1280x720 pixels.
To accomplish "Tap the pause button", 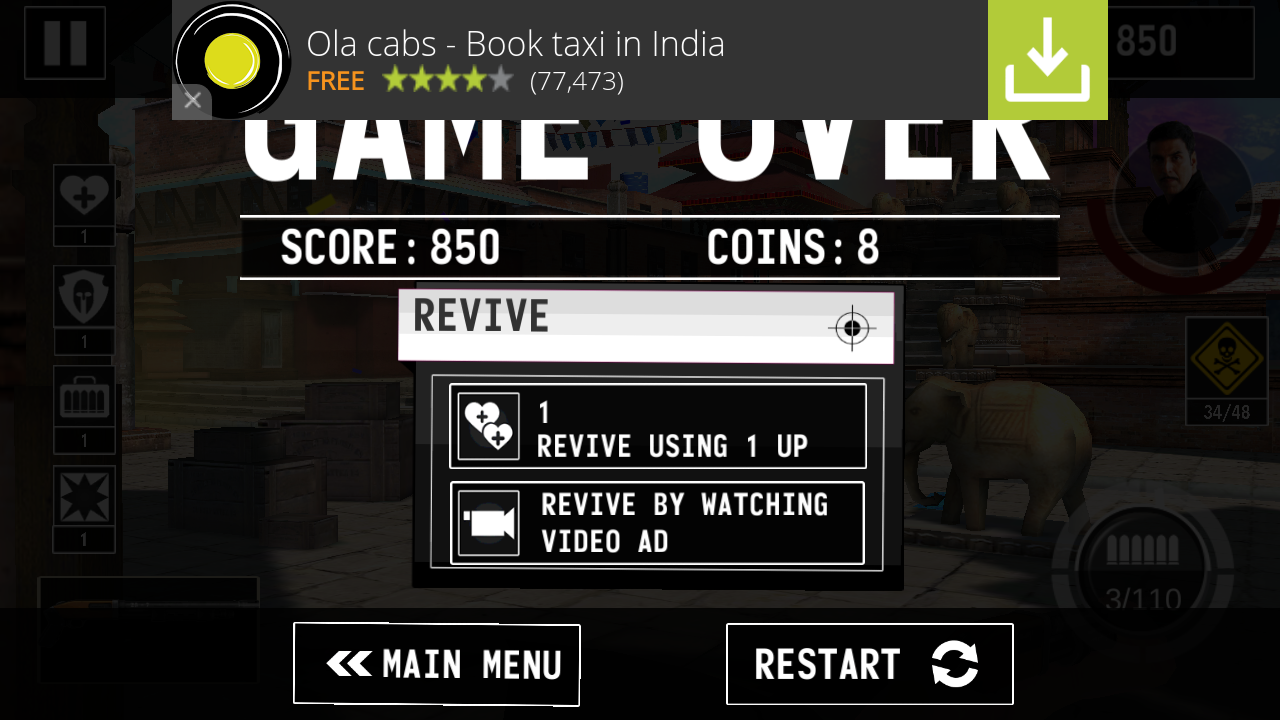I will click(x=65, y=42).
